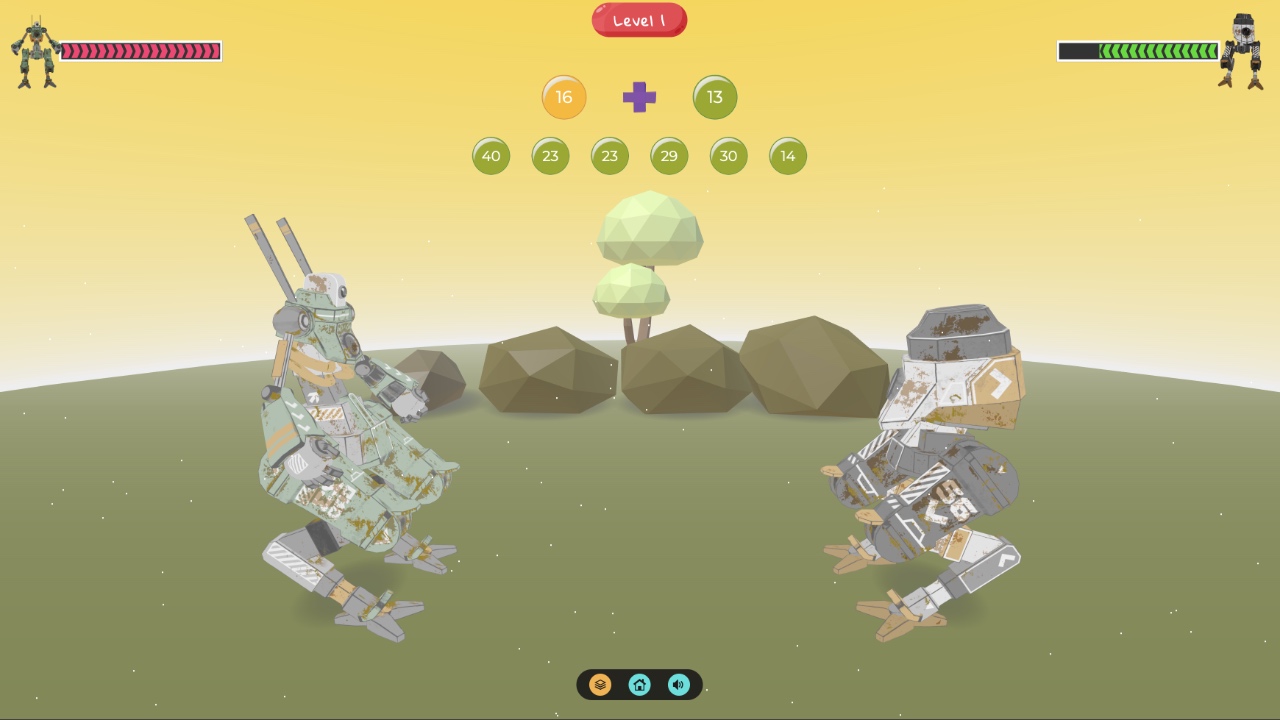The height and width of the screenshot is (720, 1280).
Task: Open the Level 1 badge
Action: click(x=639, y=19)
